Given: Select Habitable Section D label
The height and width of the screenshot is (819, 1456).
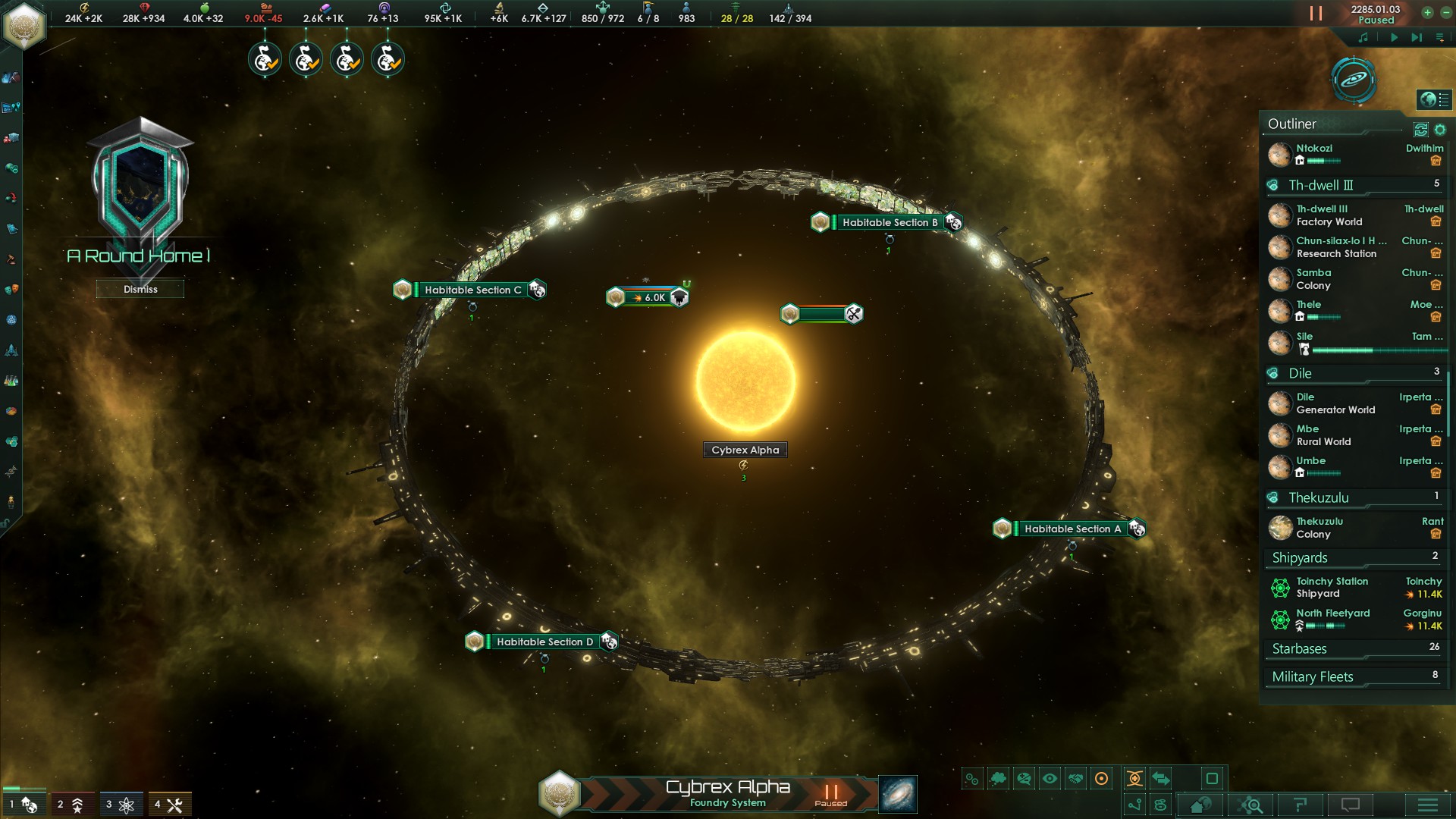Looking at the screenshot, I should [x=544, y=642].
